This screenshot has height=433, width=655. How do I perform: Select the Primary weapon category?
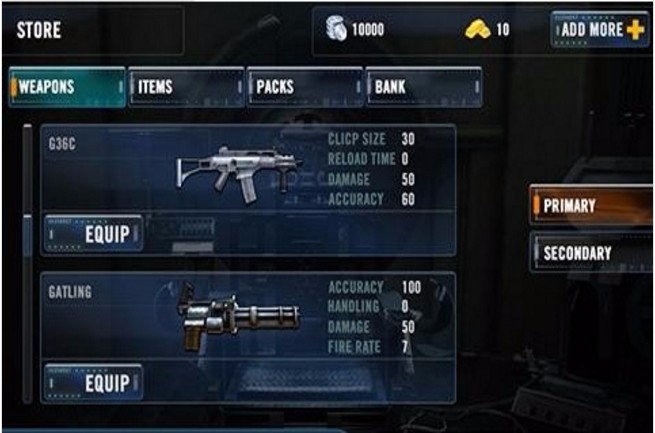592,206
